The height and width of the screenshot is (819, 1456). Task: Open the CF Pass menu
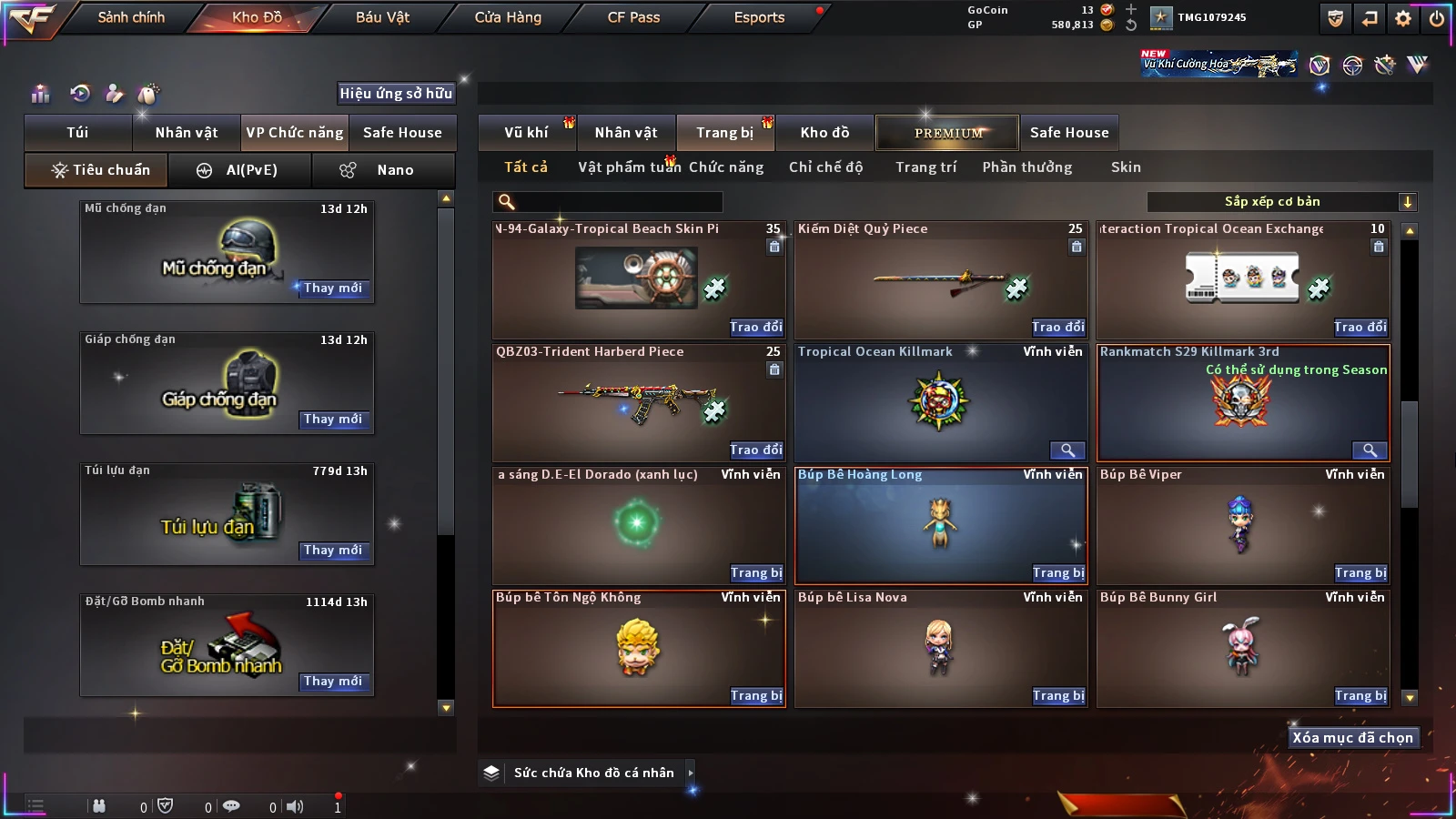(633, 17)
